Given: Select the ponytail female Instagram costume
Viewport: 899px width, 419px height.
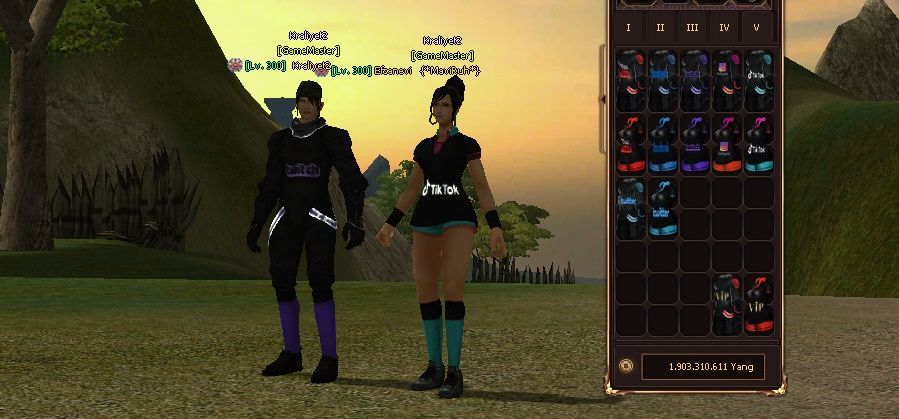Looking at the screenshot, I should pyautogui.click(x=725, y=145).
